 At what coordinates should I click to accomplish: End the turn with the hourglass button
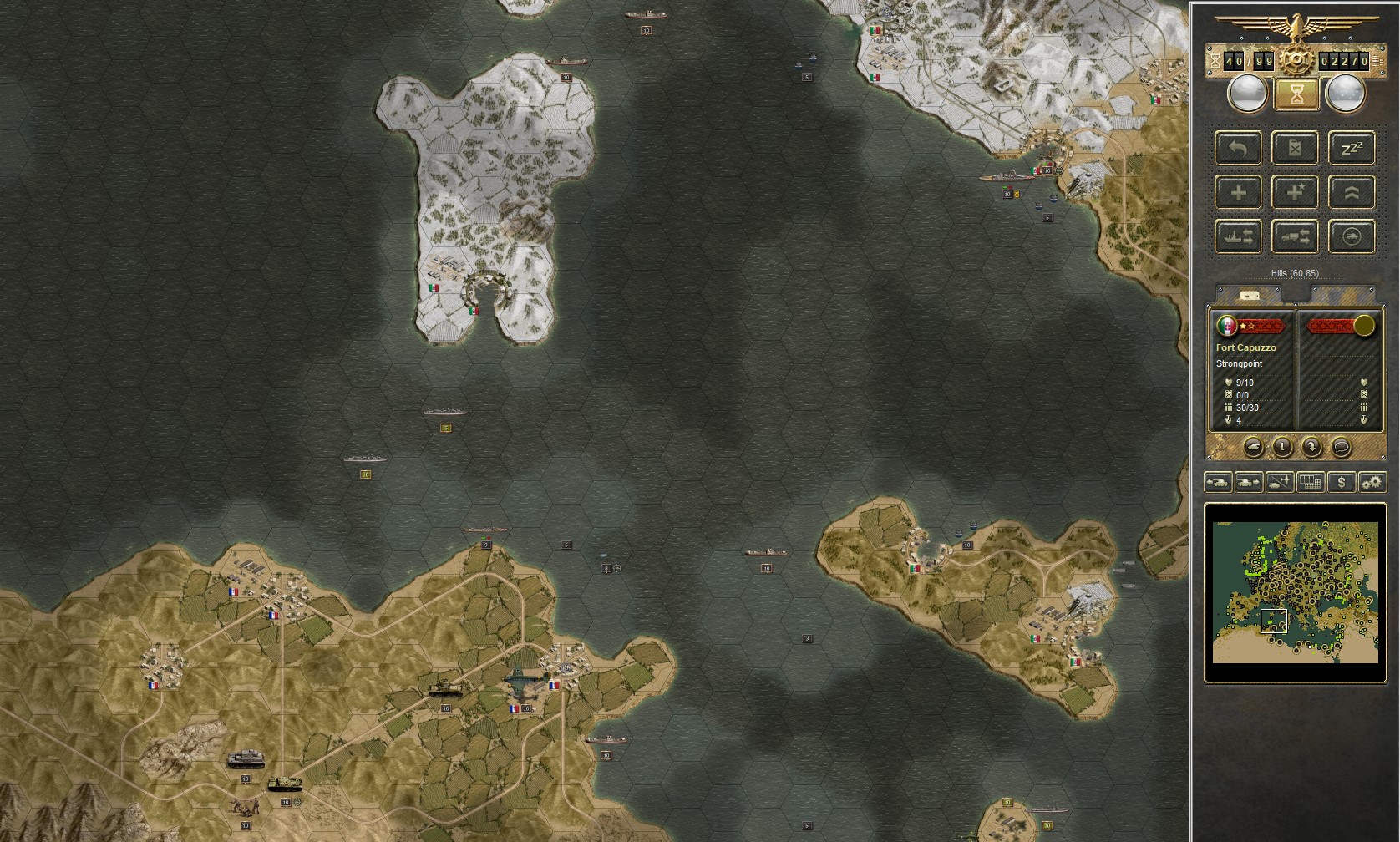pyautogui.click(x=1296, y=94)
